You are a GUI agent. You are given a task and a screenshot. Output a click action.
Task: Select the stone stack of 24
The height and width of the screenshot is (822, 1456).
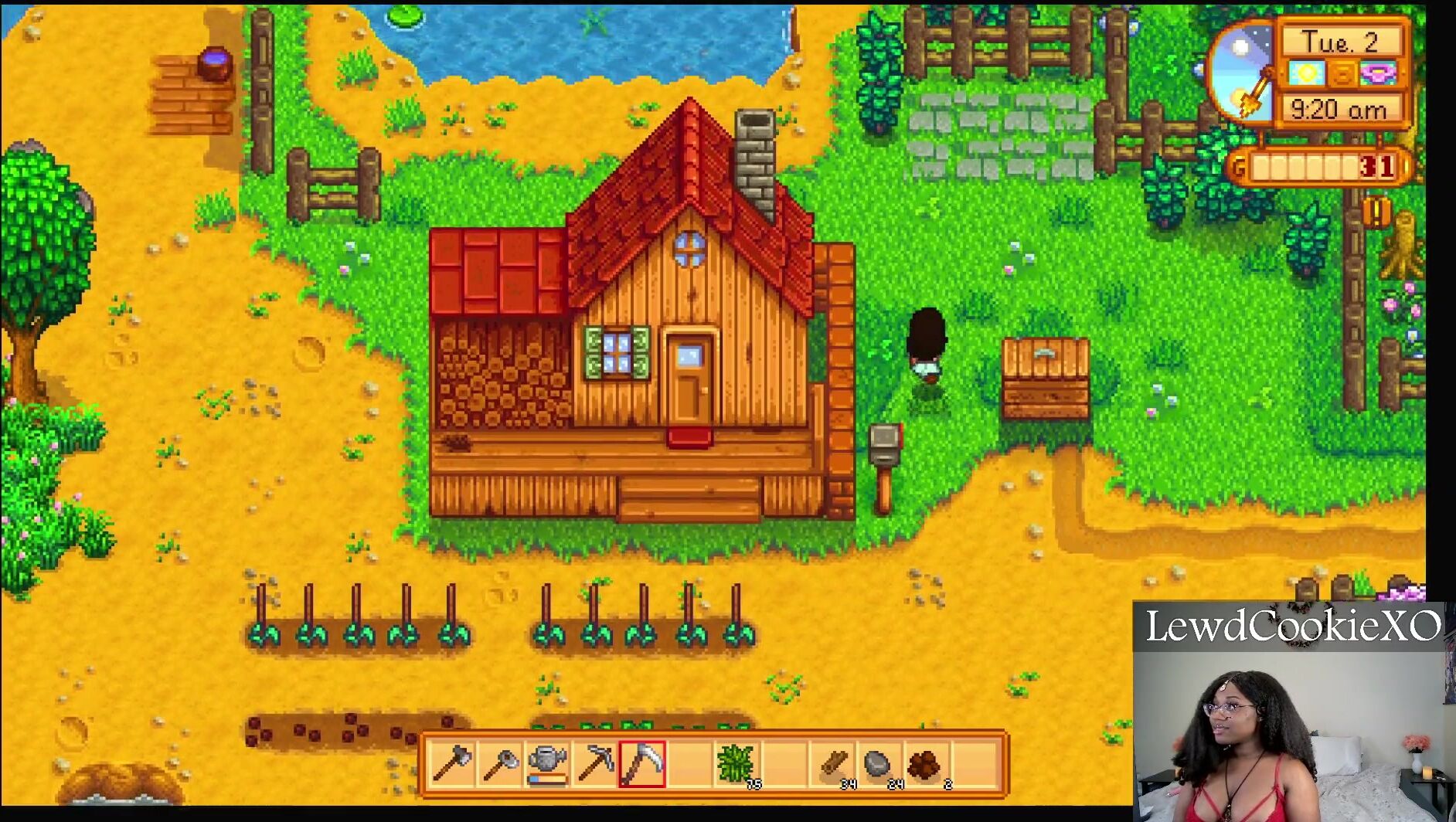(879, 764)
